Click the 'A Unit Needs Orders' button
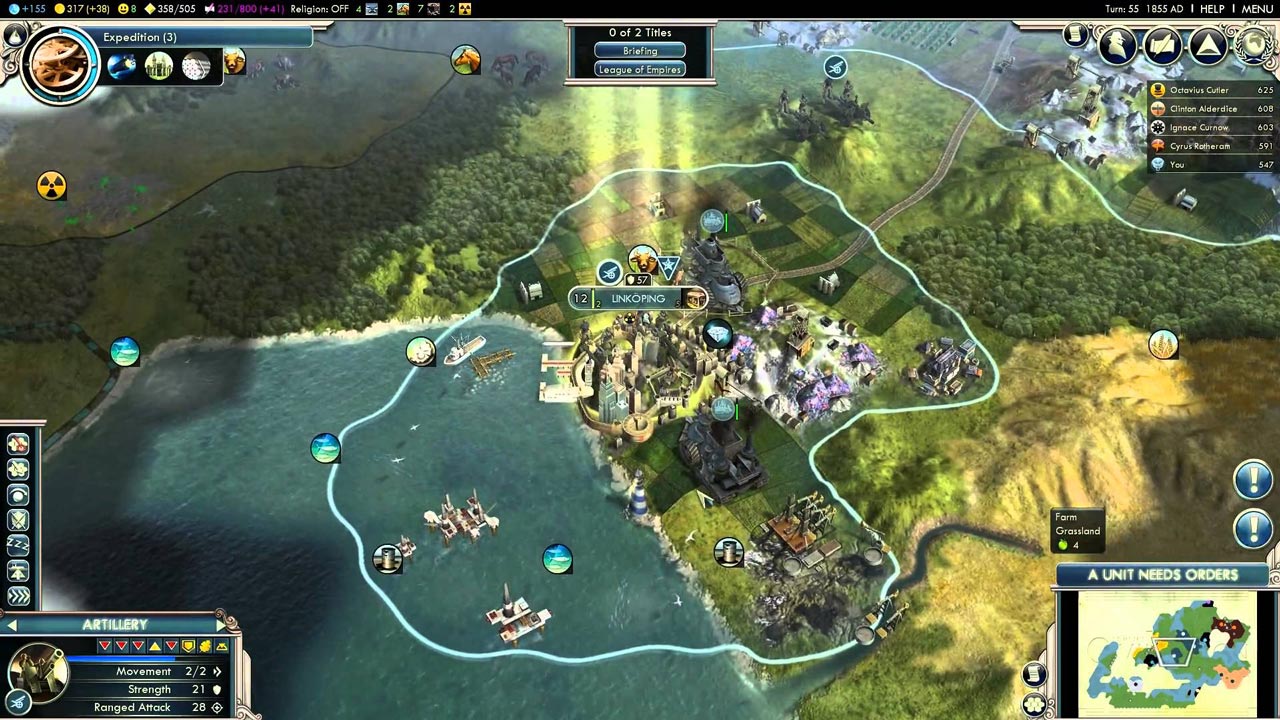 click(x=1162, y=575)
